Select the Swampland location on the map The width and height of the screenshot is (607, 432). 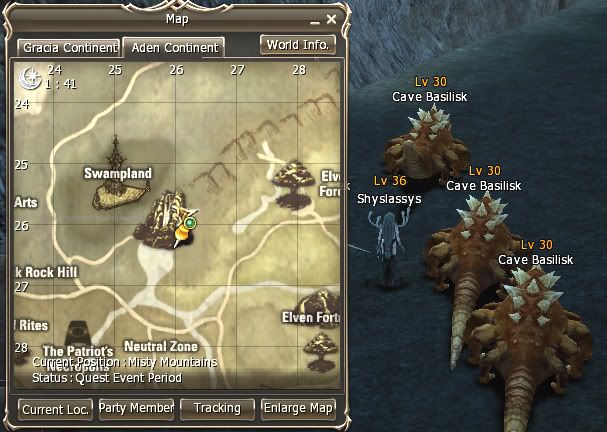[117, 174]
